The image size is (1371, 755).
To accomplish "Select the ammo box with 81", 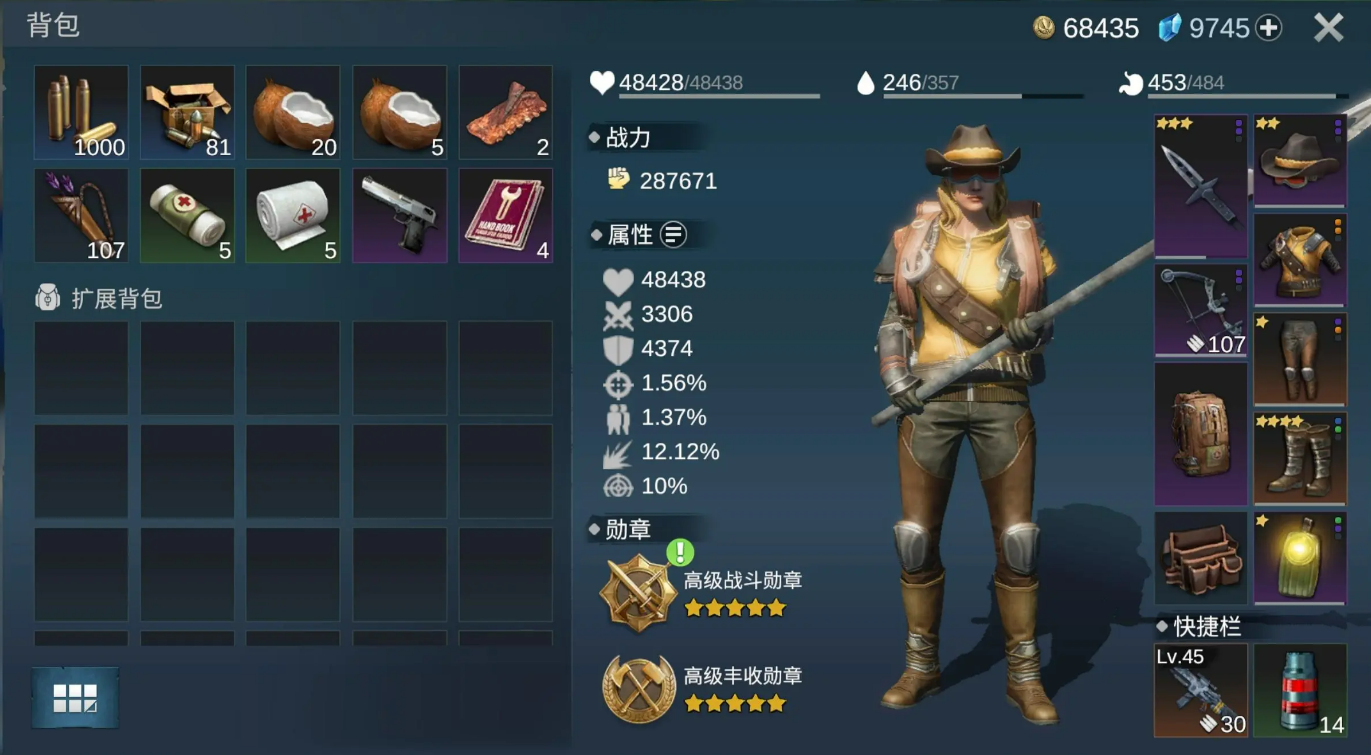I will point(187,112).
